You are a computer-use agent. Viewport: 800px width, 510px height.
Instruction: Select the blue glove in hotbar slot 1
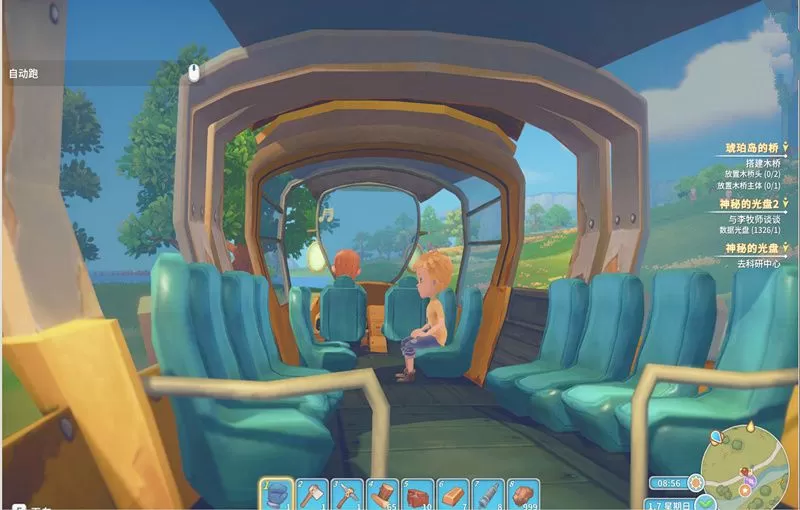click(277, 494)
